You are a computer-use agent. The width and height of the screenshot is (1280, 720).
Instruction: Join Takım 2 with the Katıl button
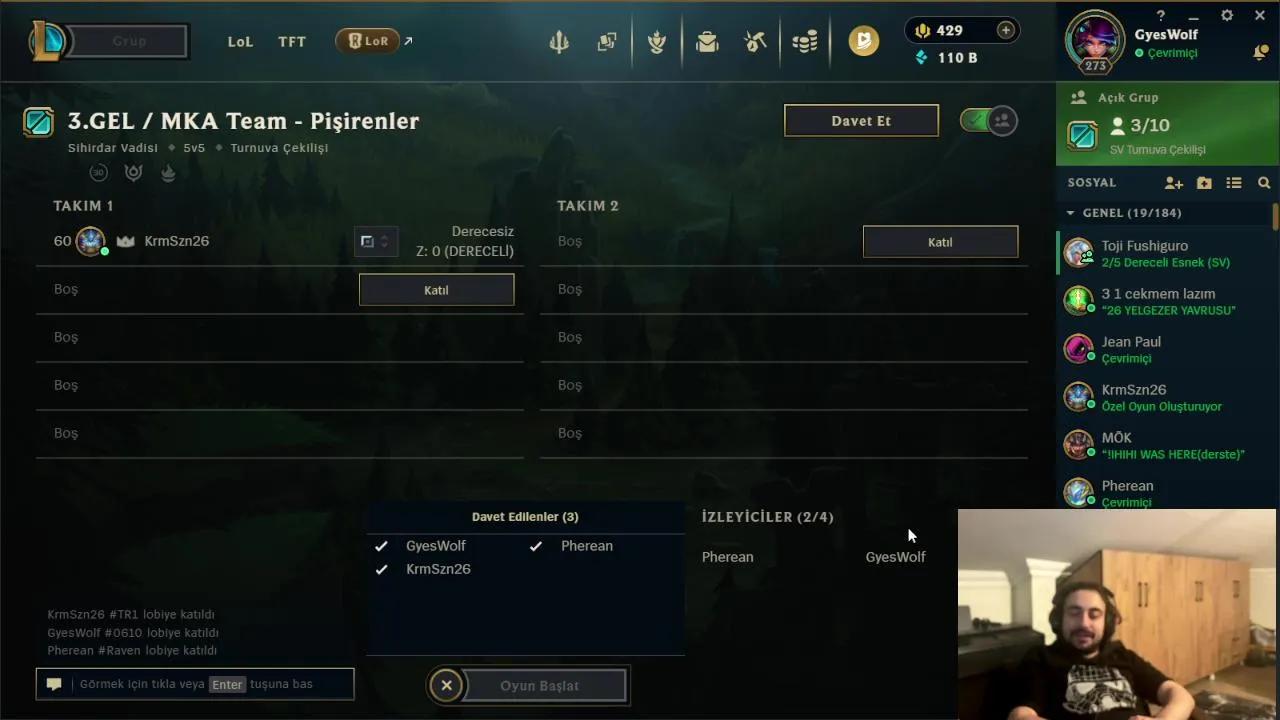click(x=939, y=241)
